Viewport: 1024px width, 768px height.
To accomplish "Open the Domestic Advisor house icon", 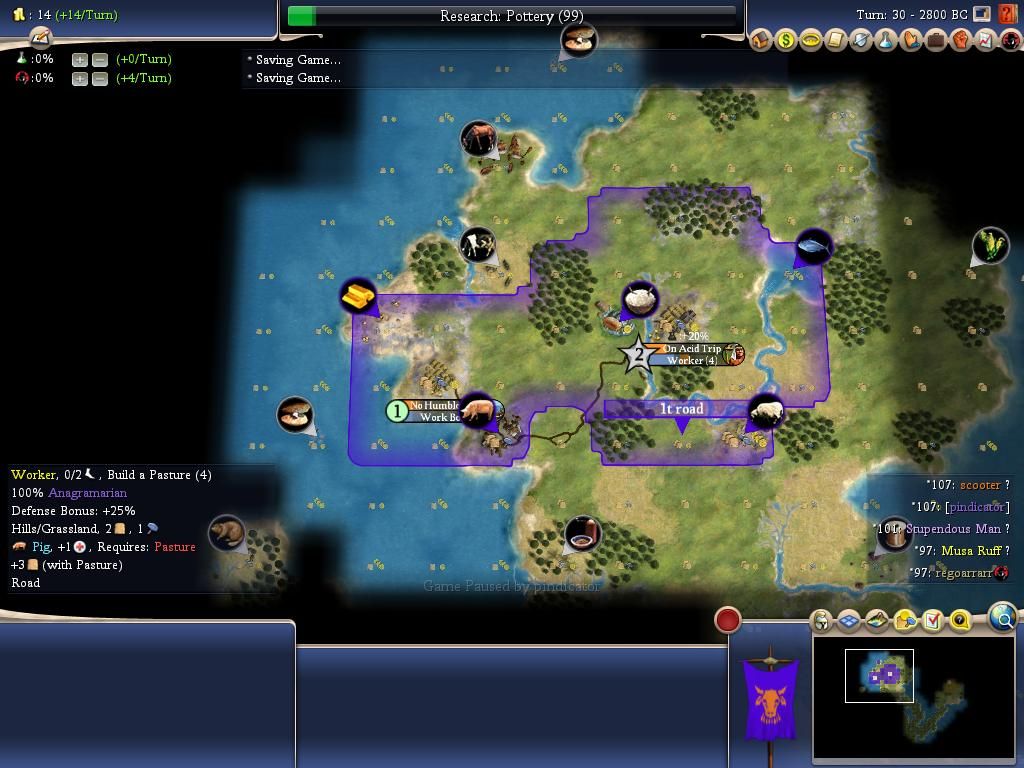I will point(761,41).
